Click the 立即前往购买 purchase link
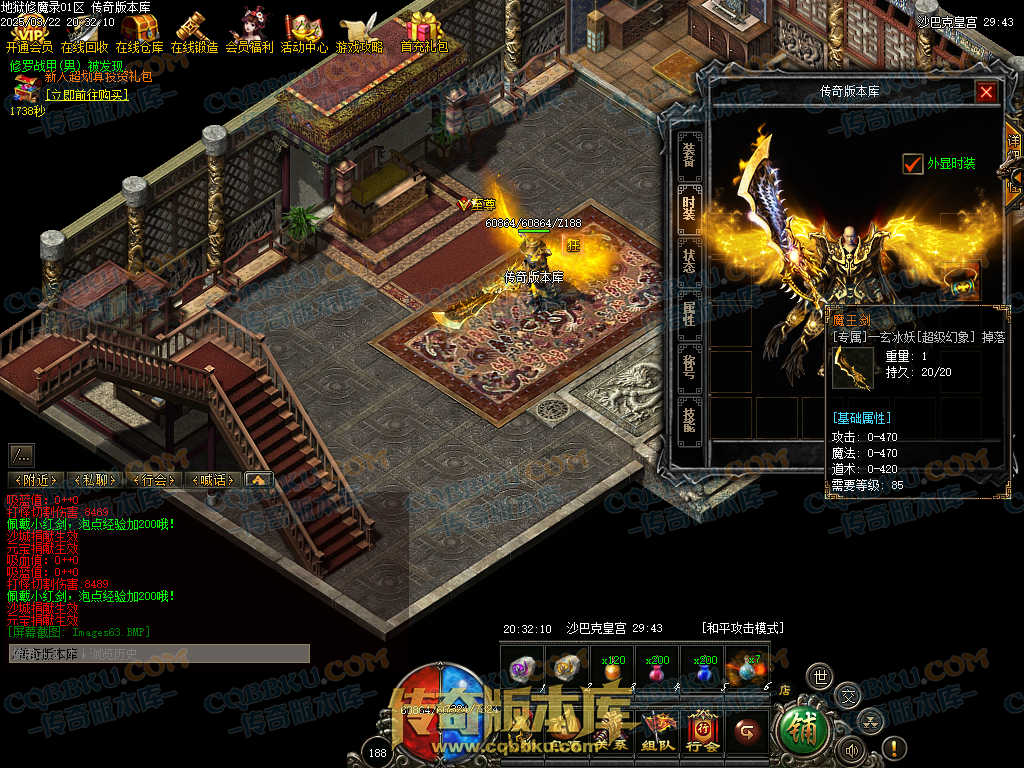Image resolution: width=1024 pixels, height=768 pixels. pyautogui.click(x=87, y=95)
